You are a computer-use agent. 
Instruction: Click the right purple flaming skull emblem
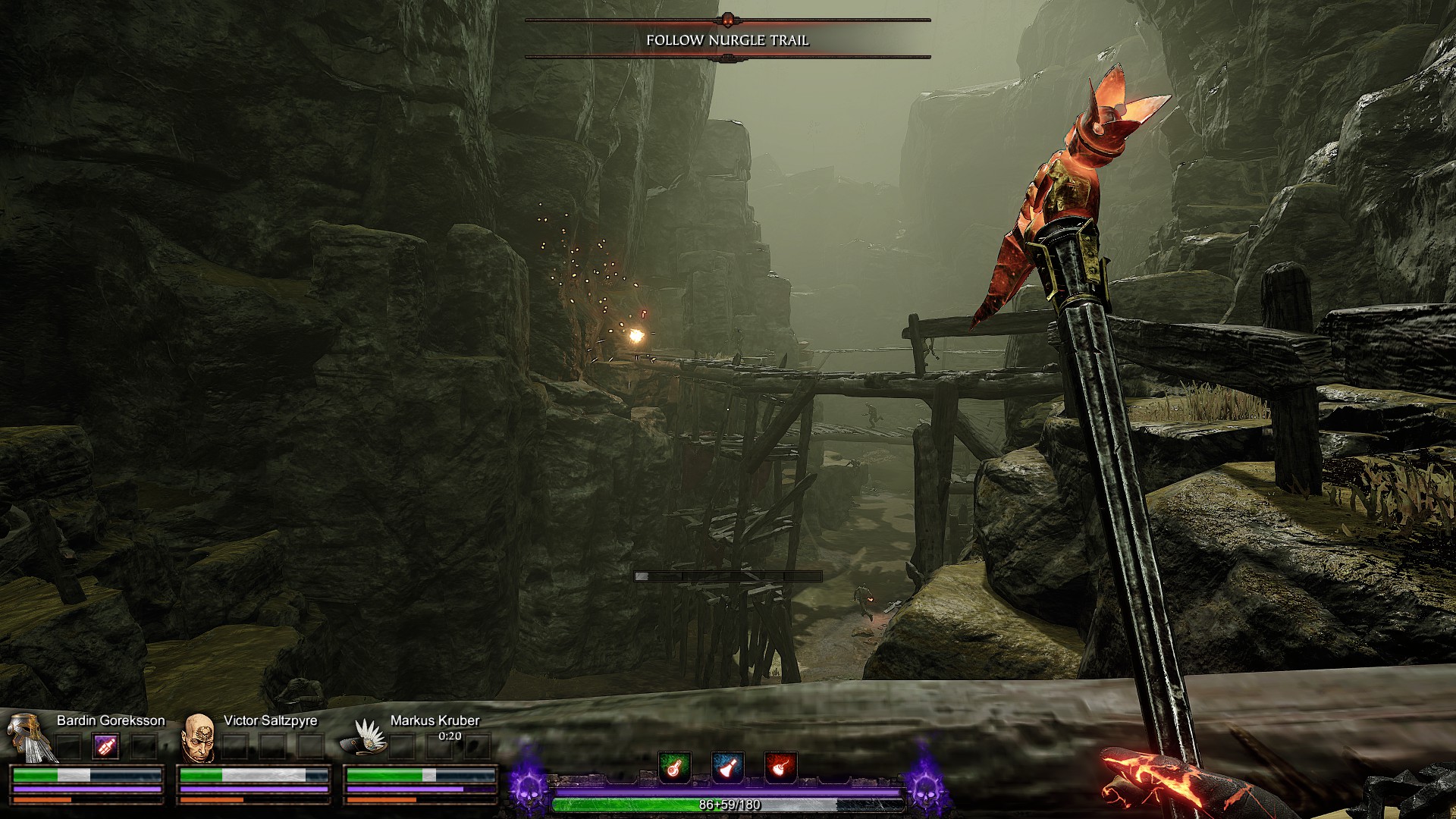pos(926,786)
